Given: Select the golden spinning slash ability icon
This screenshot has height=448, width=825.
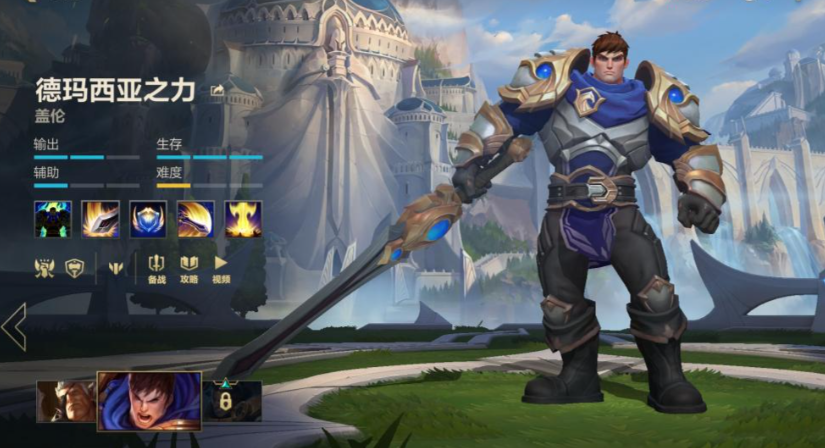Looking at the screenshot, I should click(196, 219).
